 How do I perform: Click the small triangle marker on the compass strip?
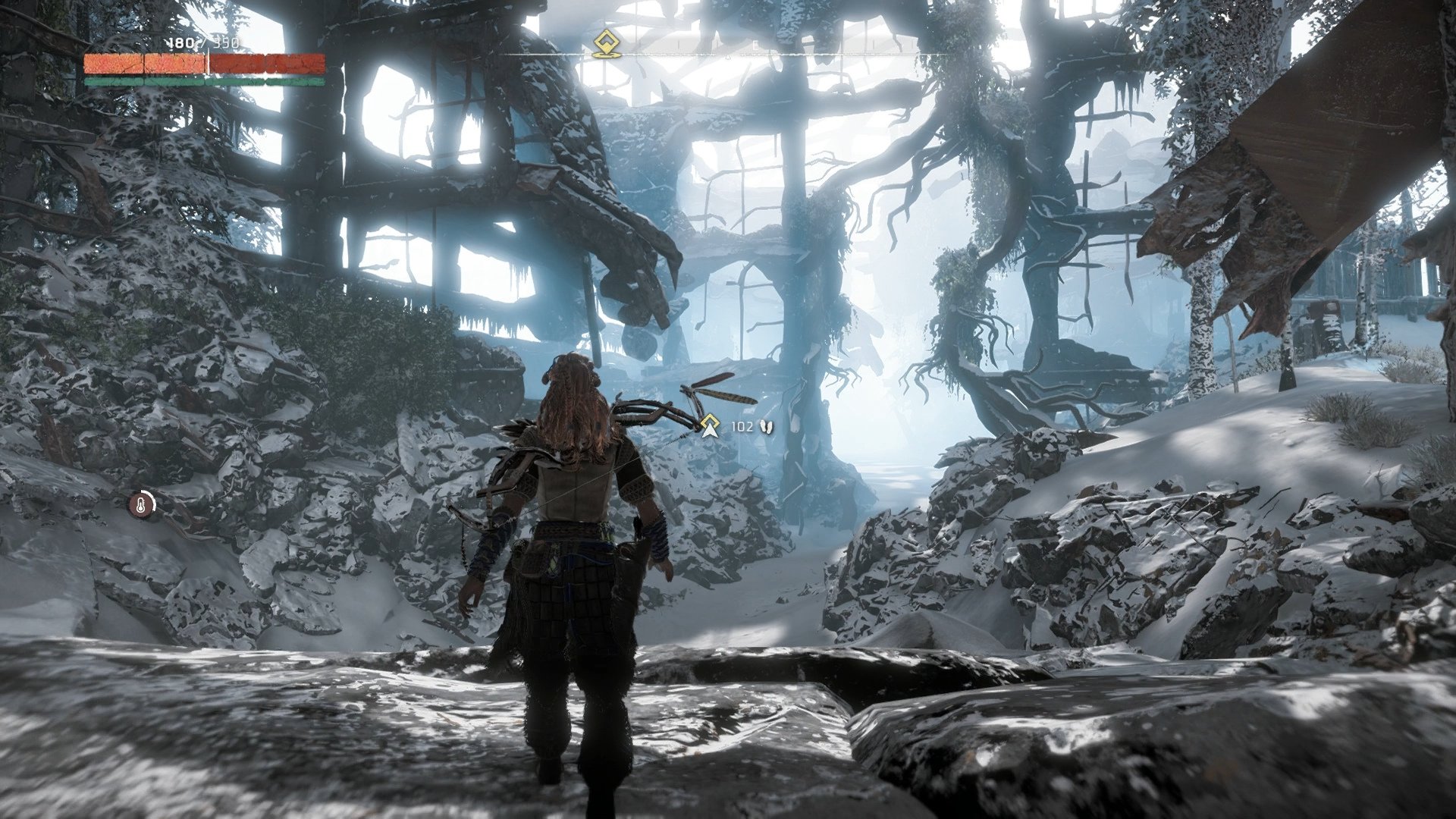point(728,57)
